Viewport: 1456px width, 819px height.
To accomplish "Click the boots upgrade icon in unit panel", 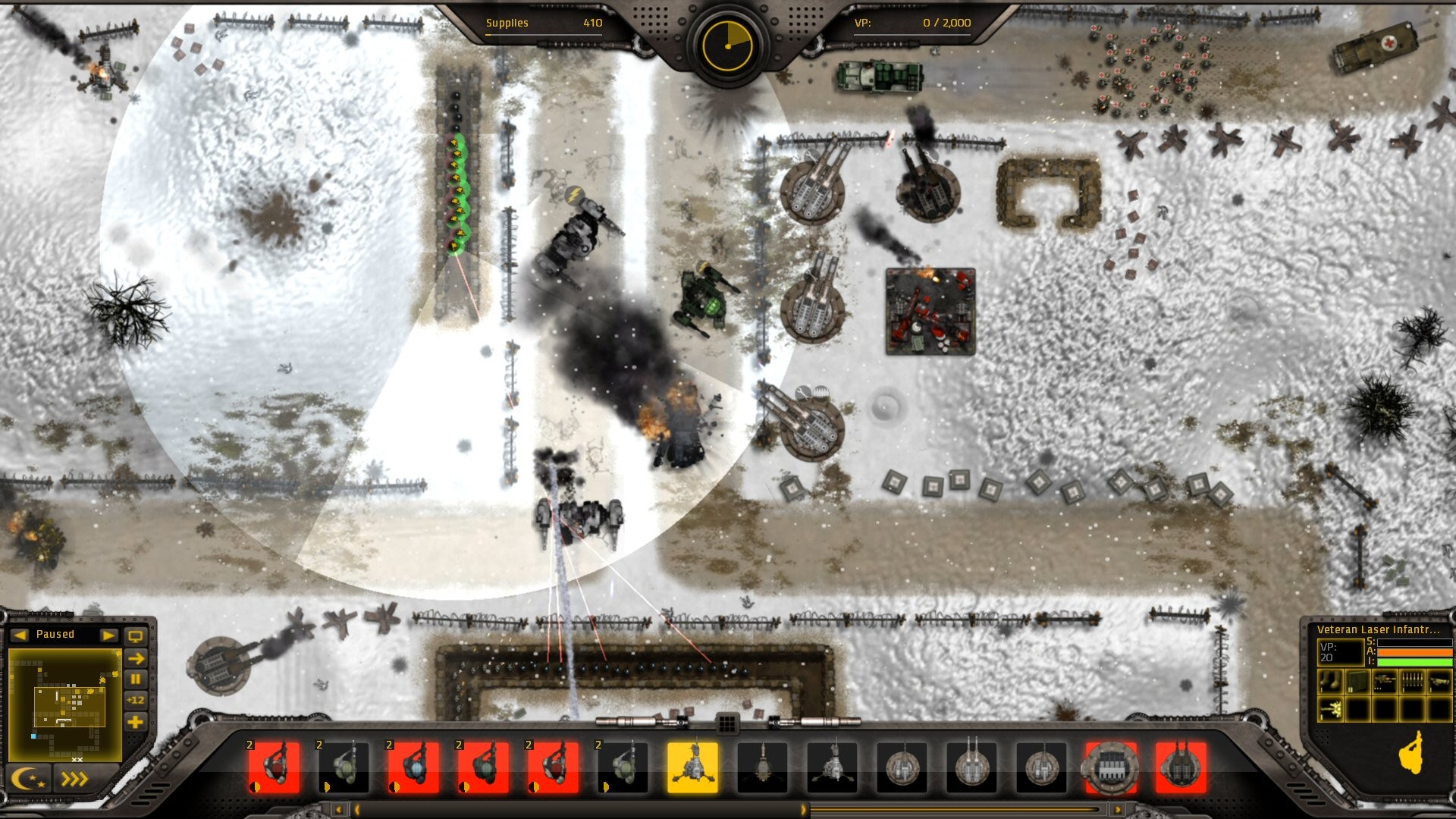I will (1330, 681).
